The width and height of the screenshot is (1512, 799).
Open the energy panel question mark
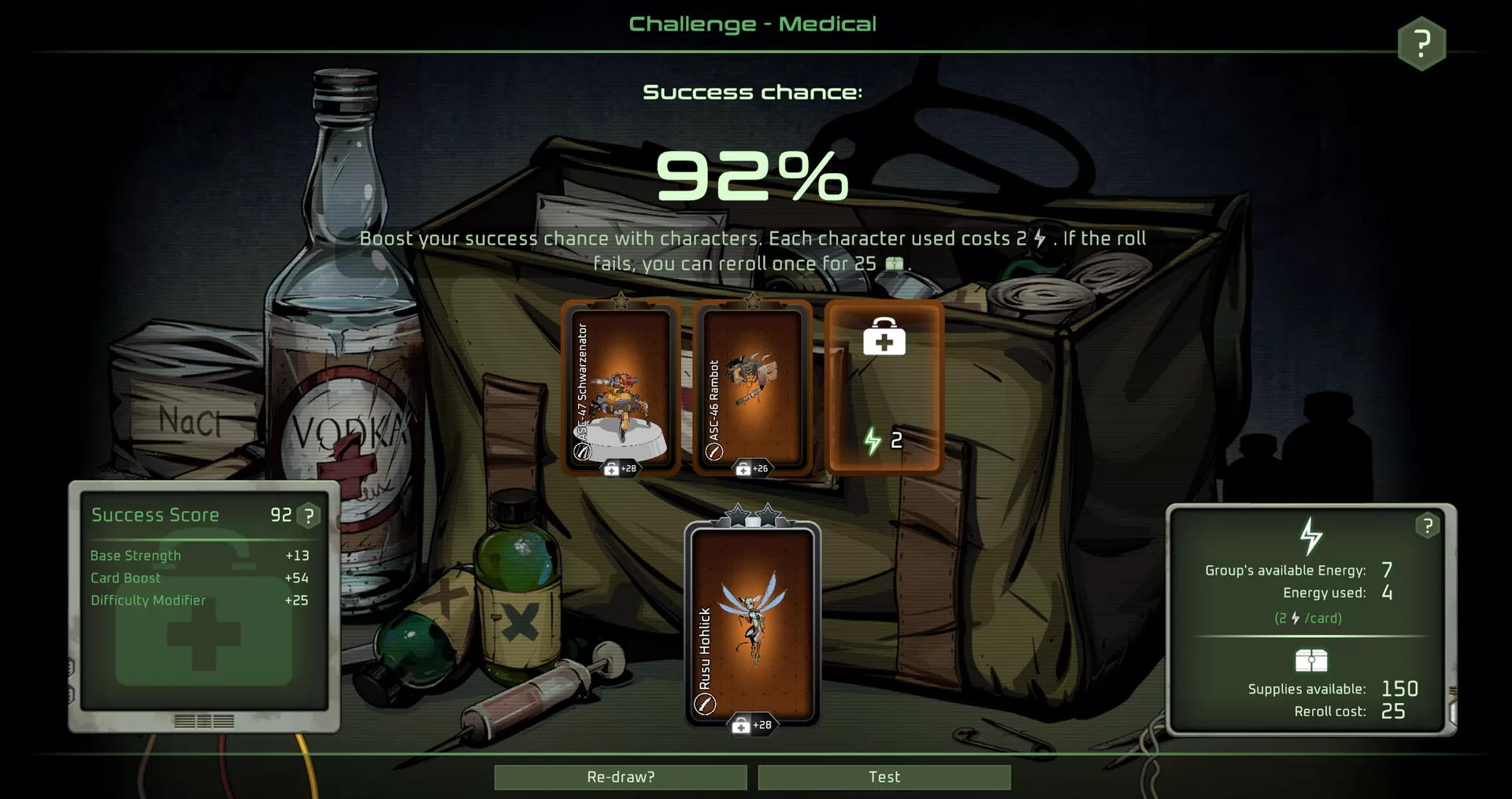1427,526
